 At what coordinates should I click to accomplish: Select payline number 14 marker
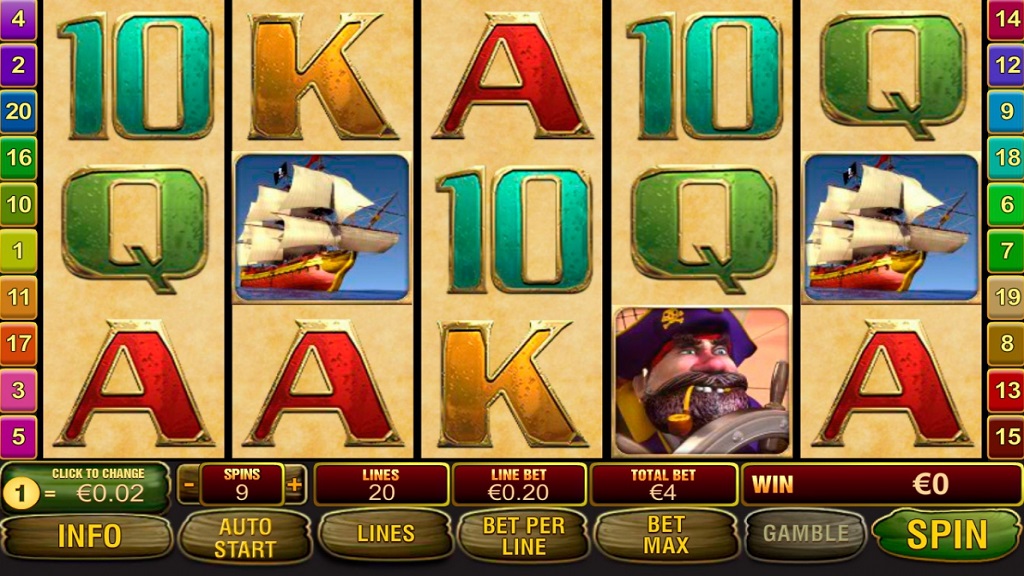[x=1006, y=19]
